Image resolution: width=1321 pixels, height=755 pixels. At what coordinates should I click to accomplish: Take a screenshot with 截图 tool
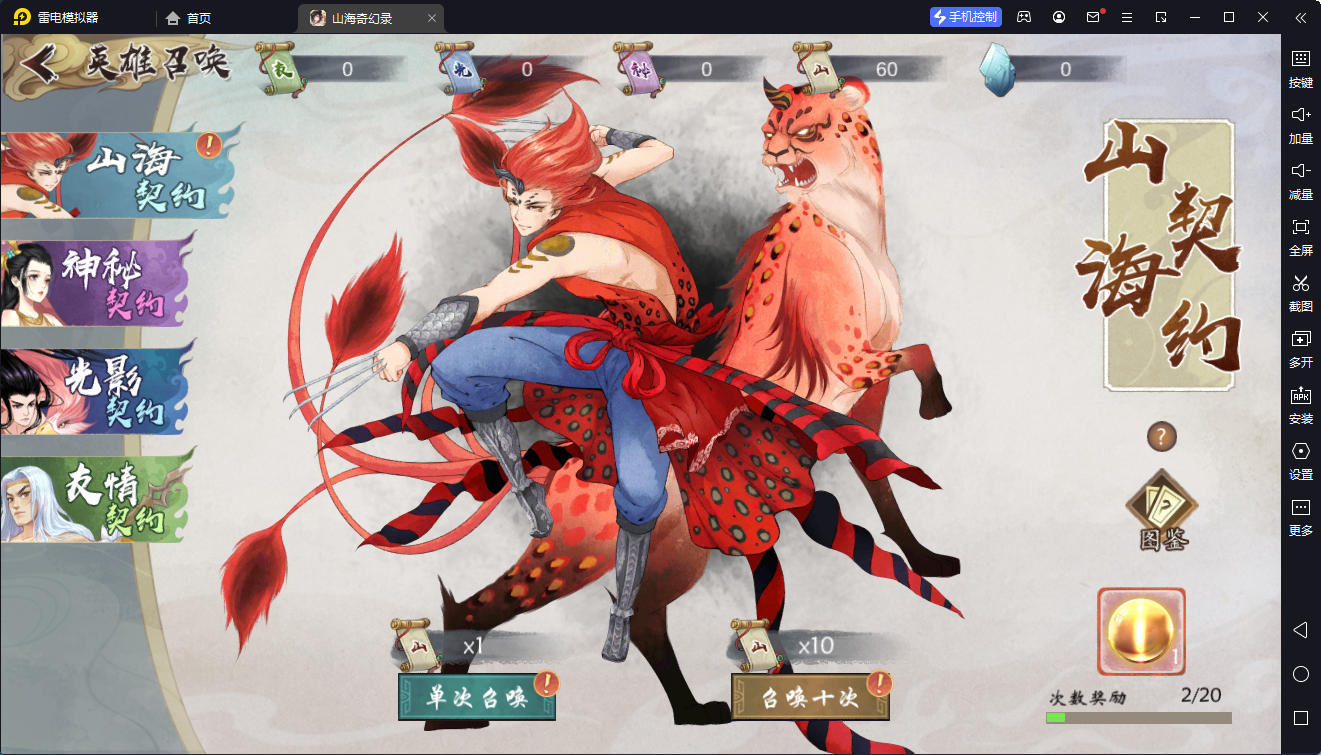pos(1300,292)
